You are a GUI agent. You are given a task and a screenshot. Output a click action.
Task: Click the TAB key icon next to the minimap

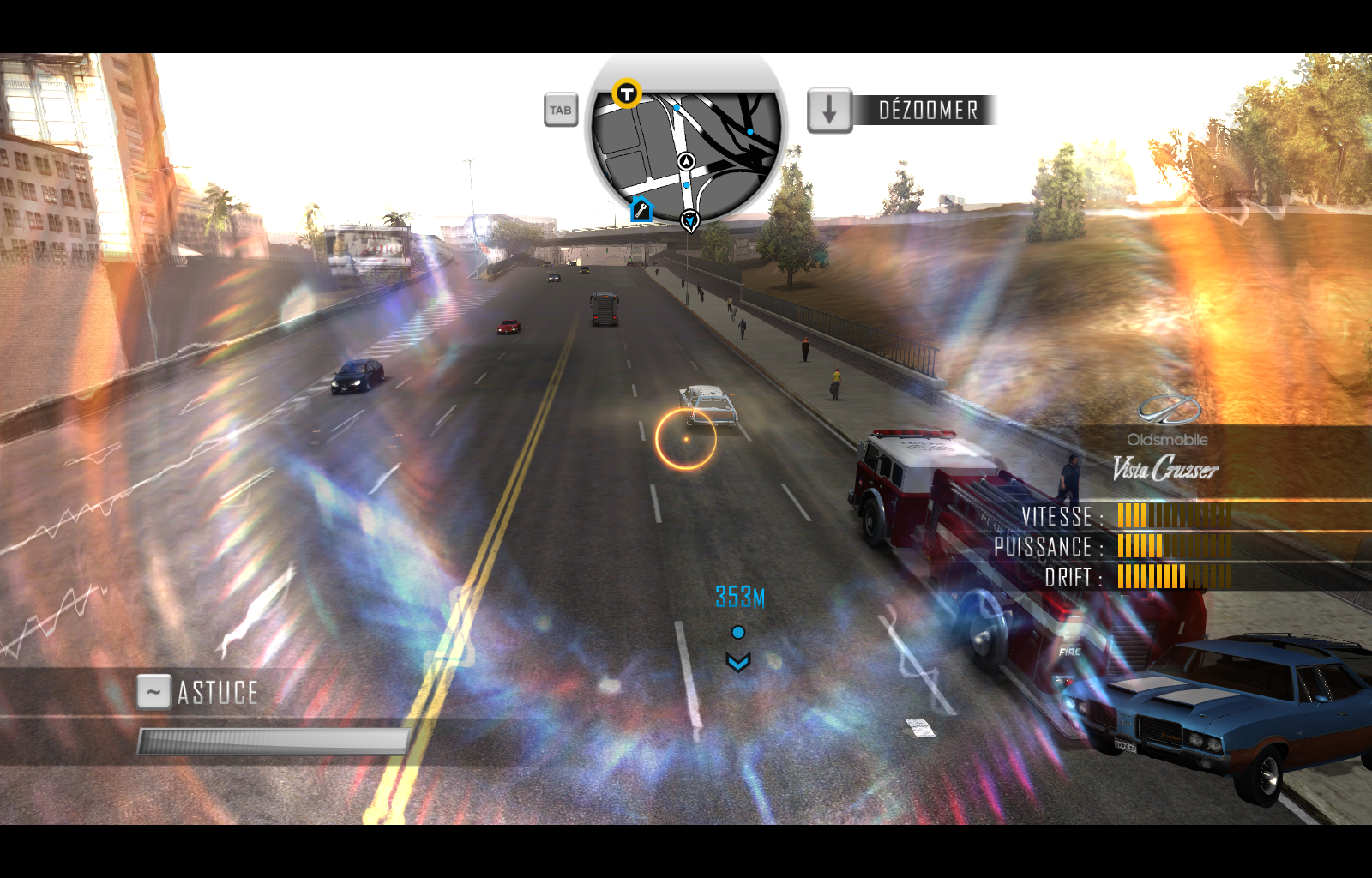tap(560, 110)
